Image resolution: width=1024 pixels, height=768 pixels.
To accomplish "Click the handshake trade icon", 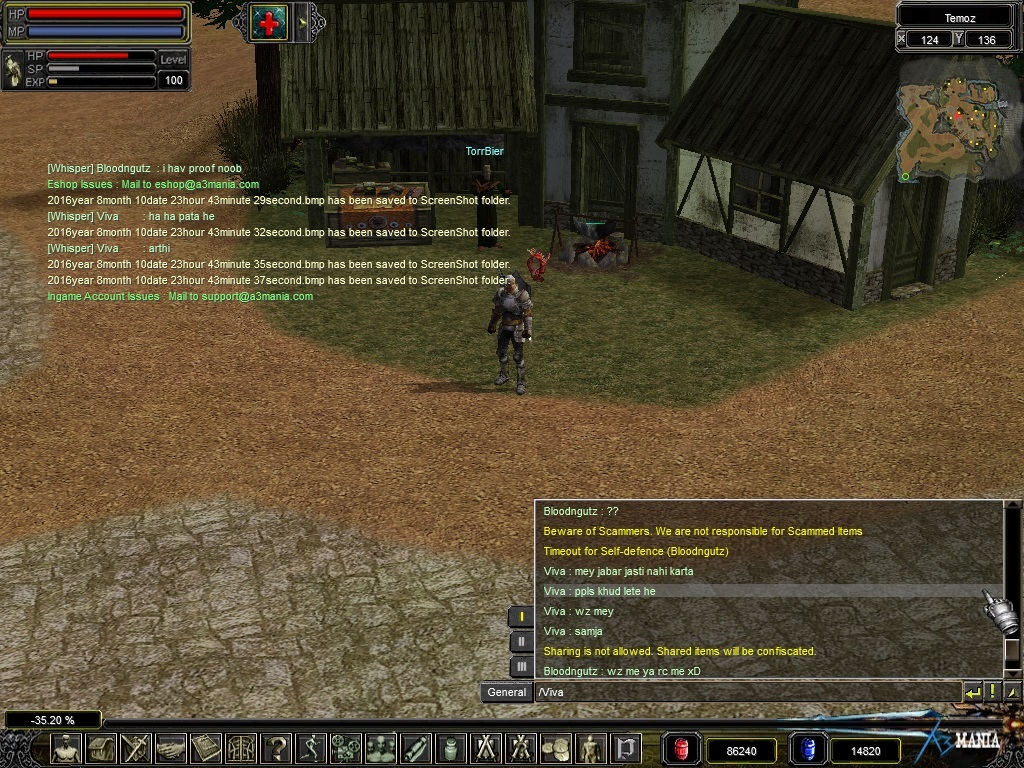I will click(x=171, y=749).
